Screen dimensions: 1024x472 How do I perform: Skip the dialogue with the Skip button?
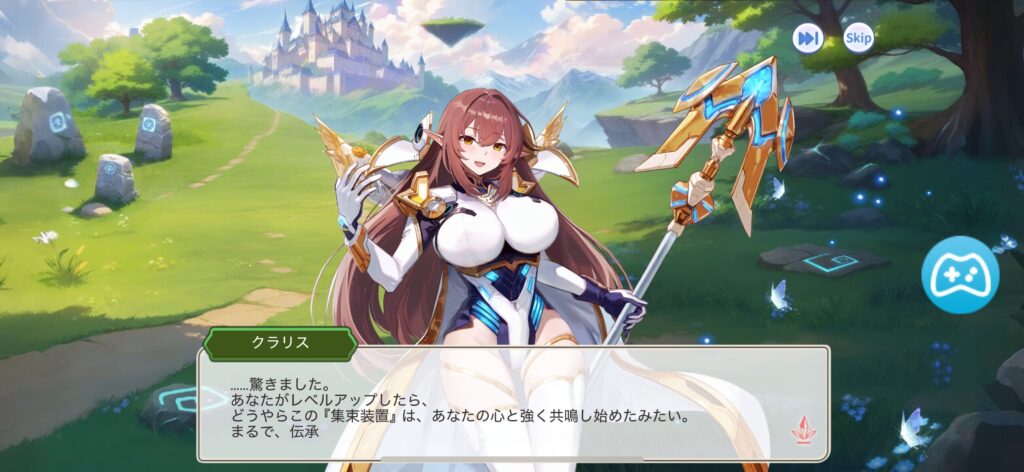tap(858, 38)
